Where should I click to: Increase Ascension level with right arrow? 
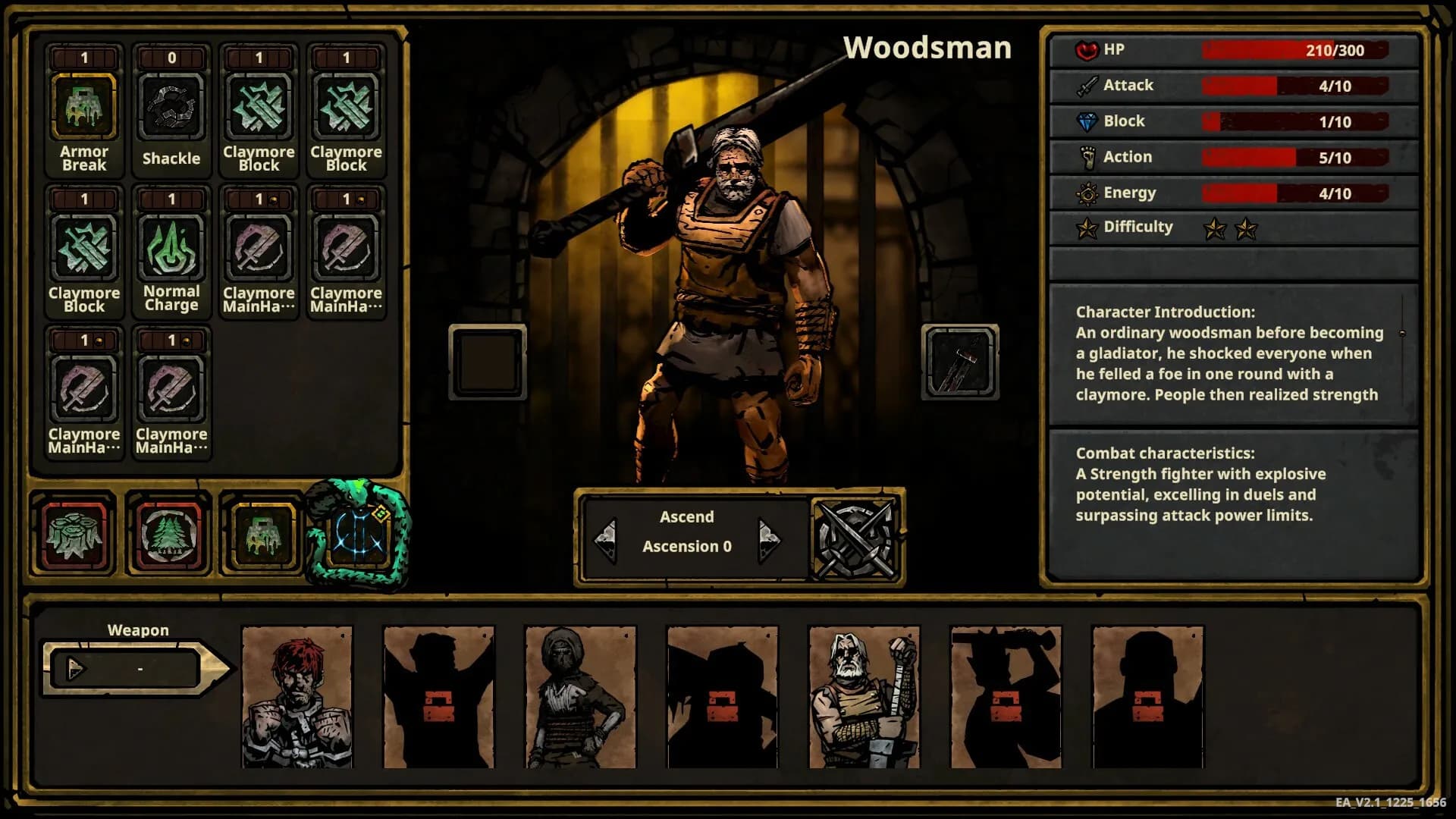(x=768, y=539)
